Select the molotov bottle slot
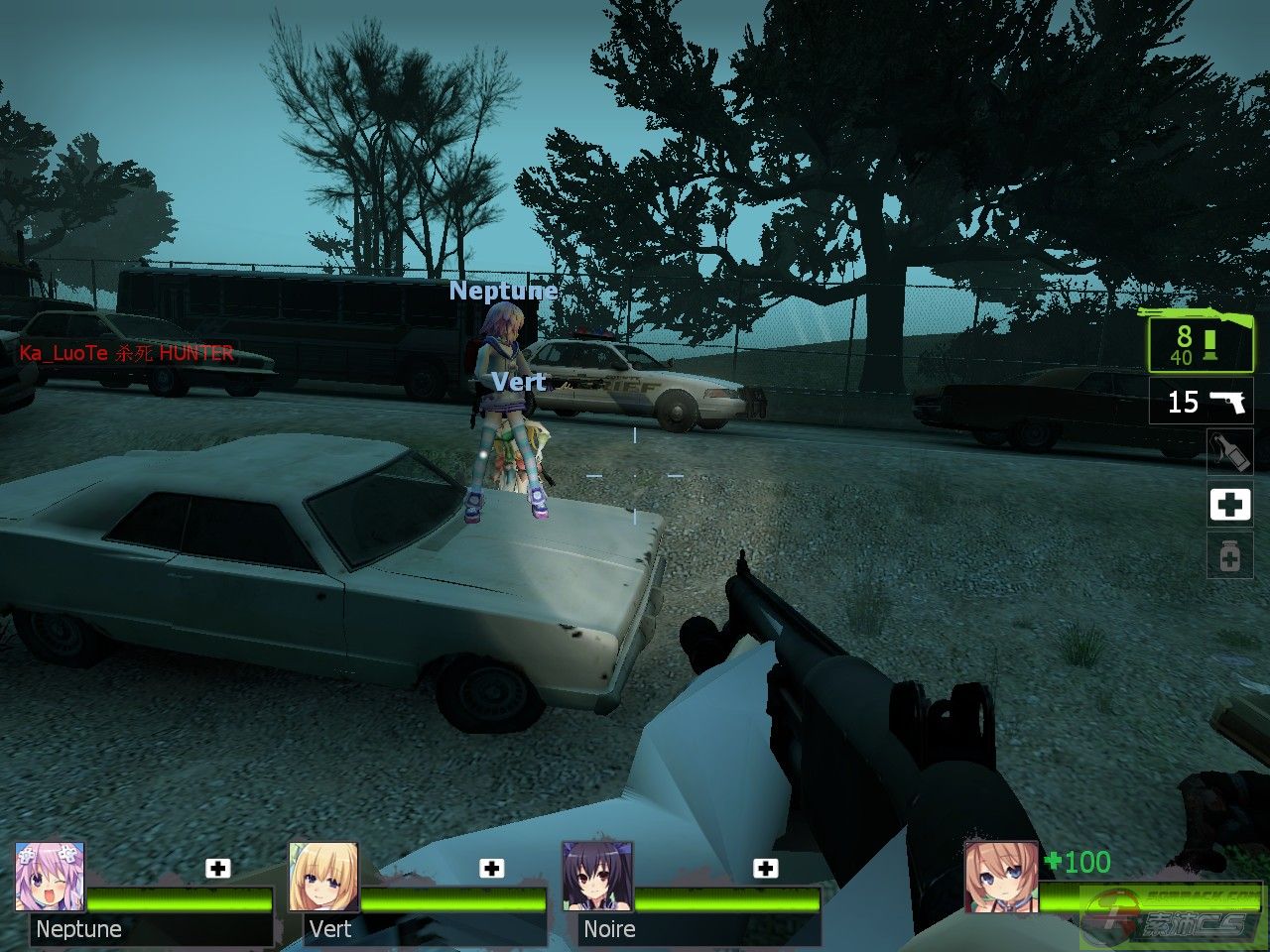 point(1229,451)
